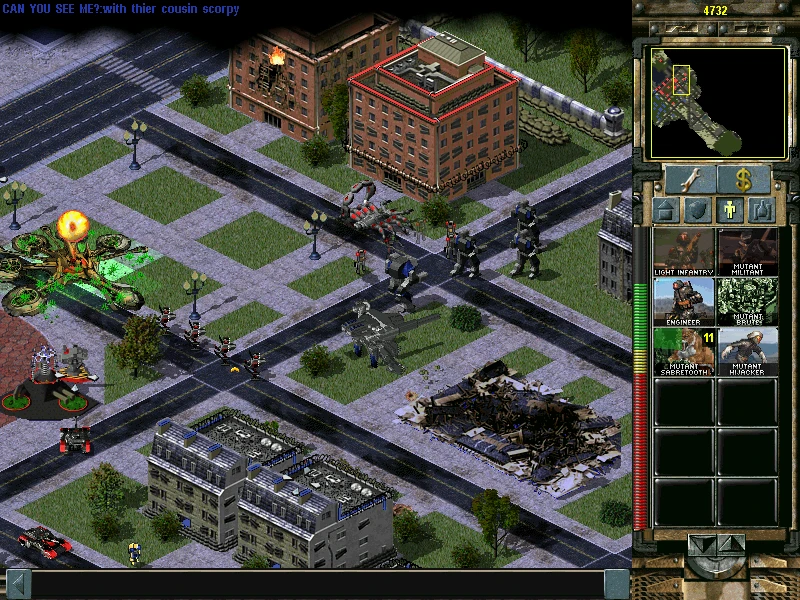Click the left arrow on the bottom bar
The image size is (800, 600).
[x=17, y=584]
